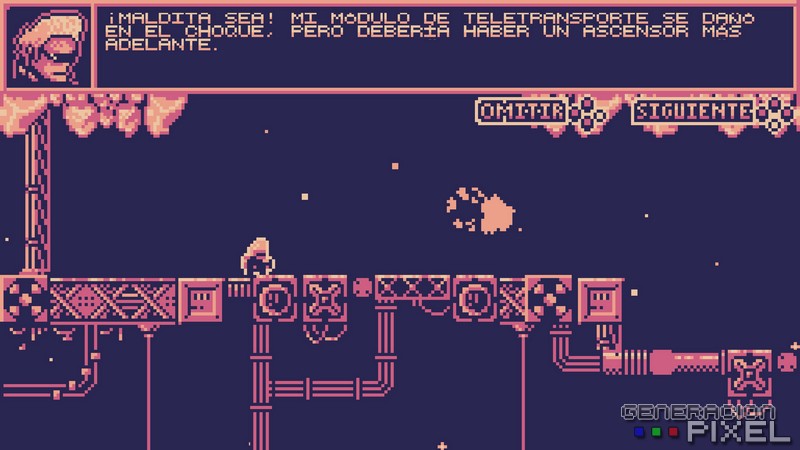Screen dimensions: 800x450
Task: Advance dialogue with Siguiente
Action: (x=693, y=111)
